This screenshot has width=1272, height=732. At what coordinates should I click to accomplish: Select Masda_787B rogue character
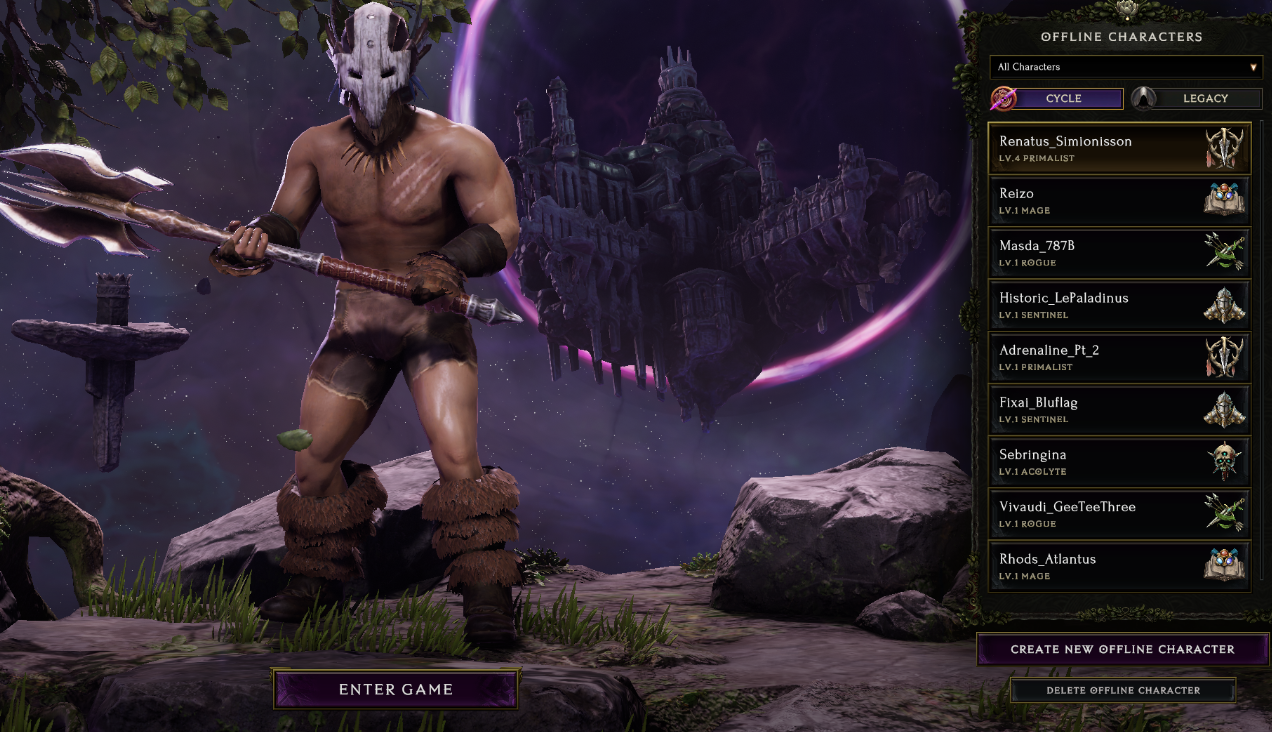(x=1119, y=253)
